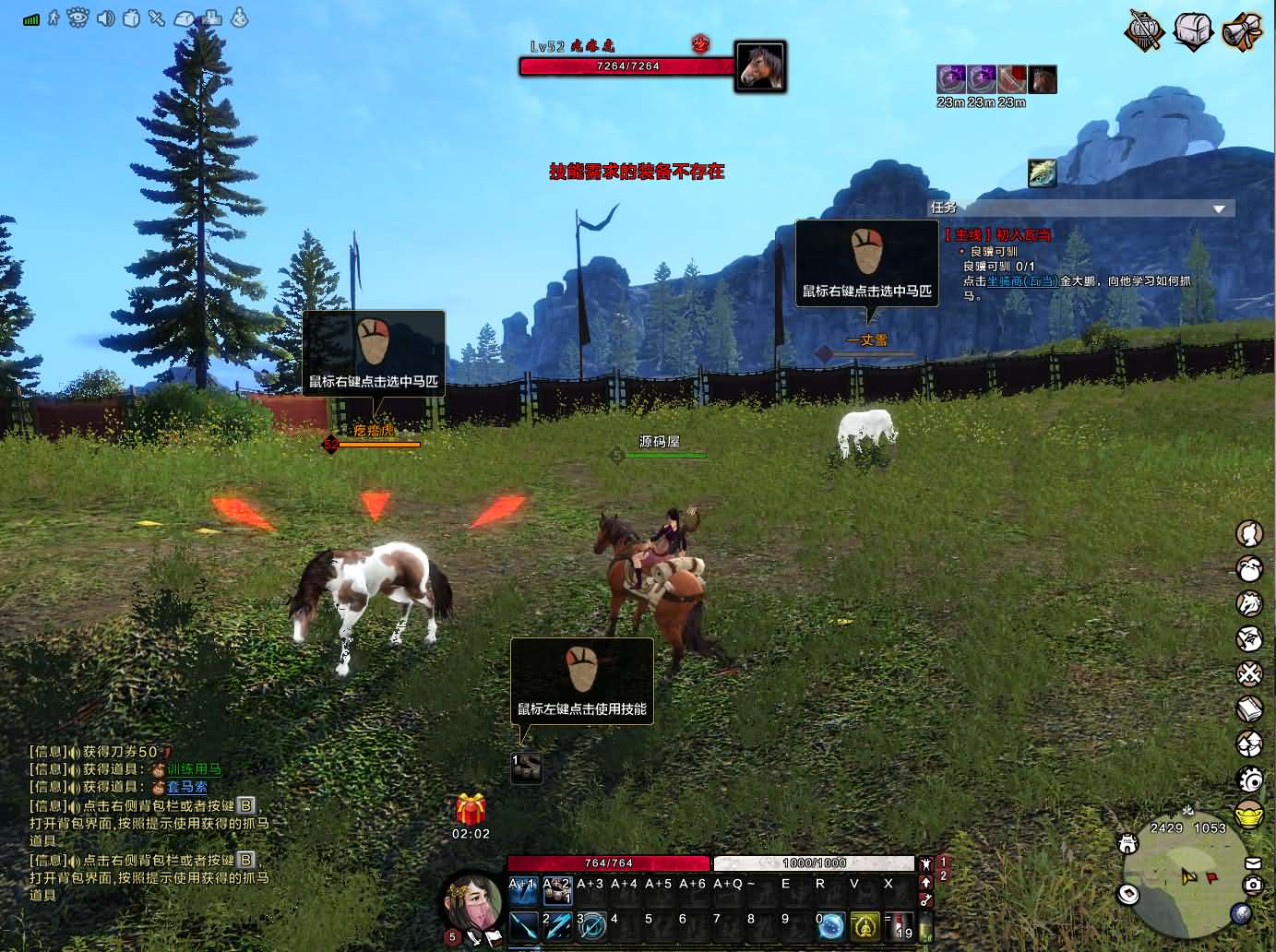Image resolution: width=1276 pixels, height=952 pixels.
Task: Use the red potion with 19 count
Action: coord(901,925)
